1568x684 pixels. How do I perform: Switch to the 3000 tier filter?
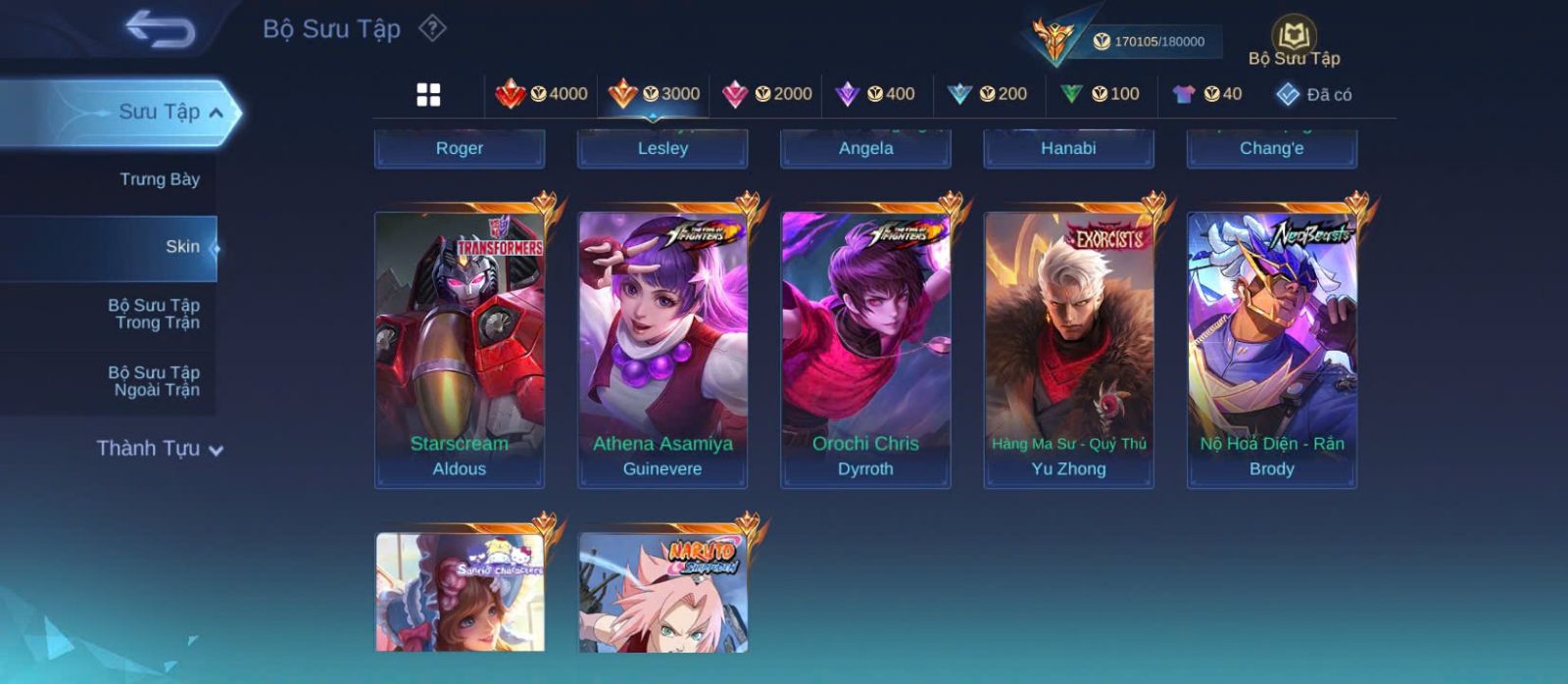coord(654,94)
